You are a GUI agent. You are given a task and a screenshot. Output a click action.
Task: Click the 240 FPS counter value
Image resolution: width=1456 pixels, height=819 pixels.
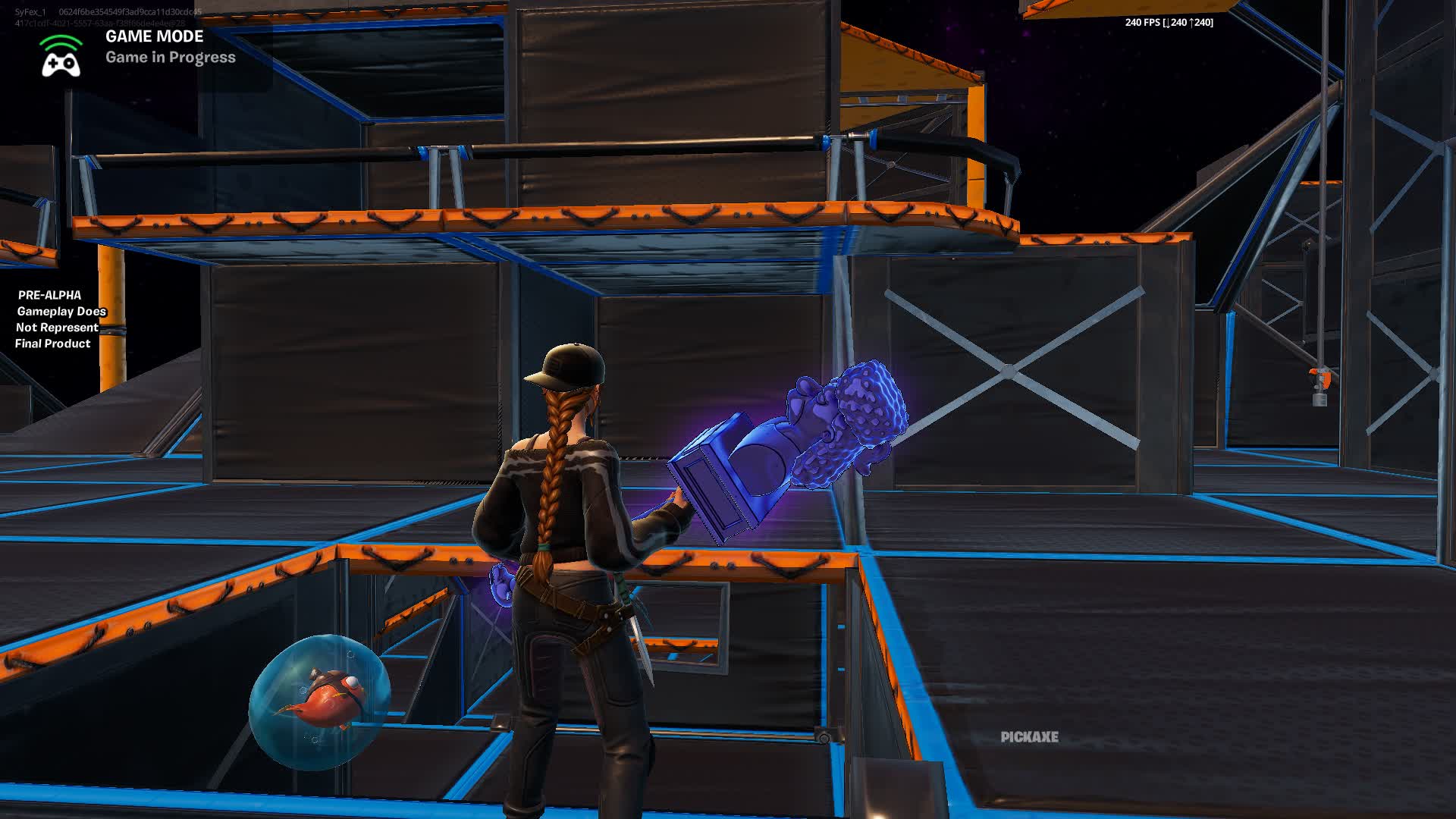[x=1137, y=23]
